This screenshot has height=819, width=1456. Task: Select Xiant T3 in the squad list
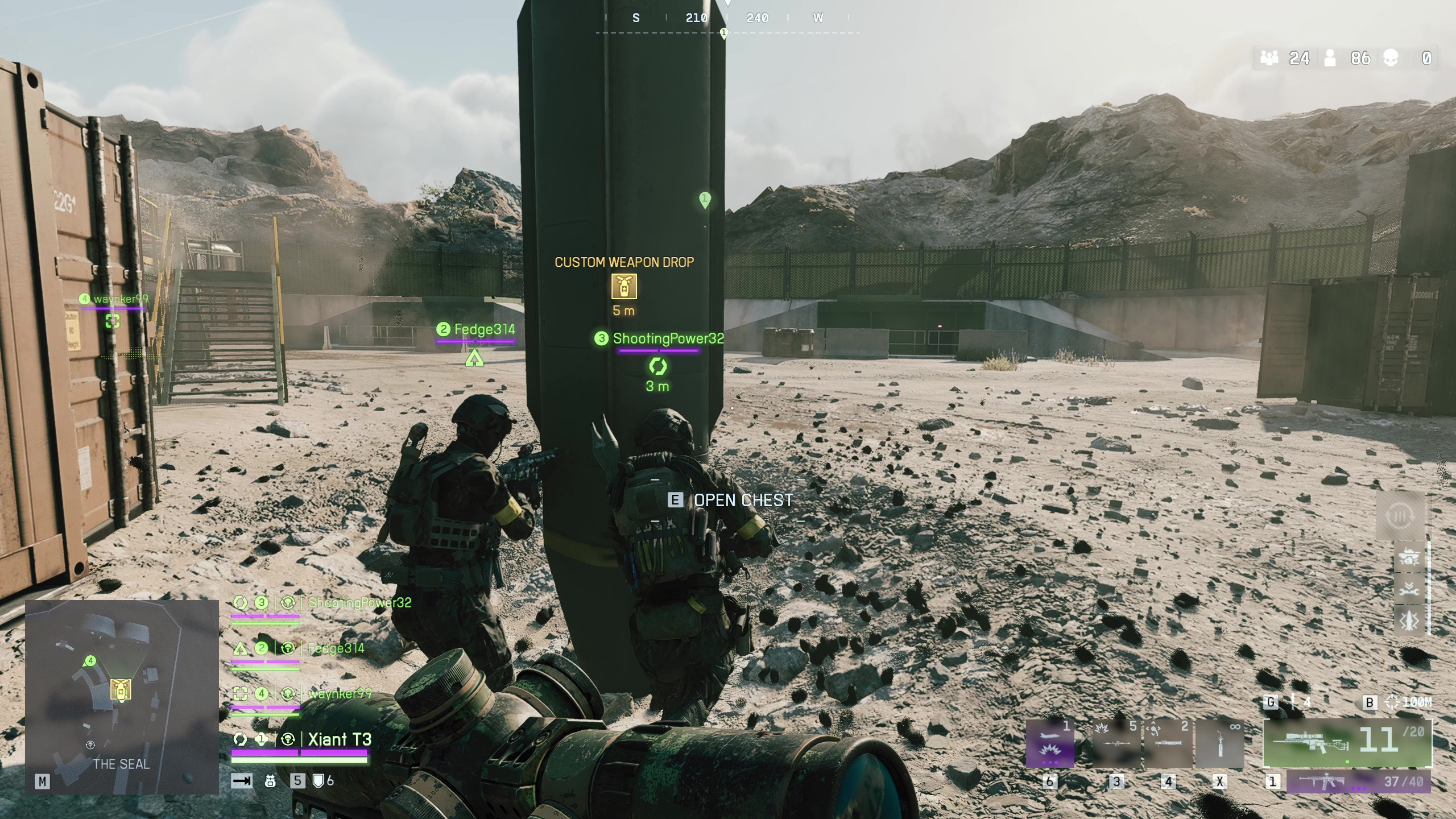[340, 739]
